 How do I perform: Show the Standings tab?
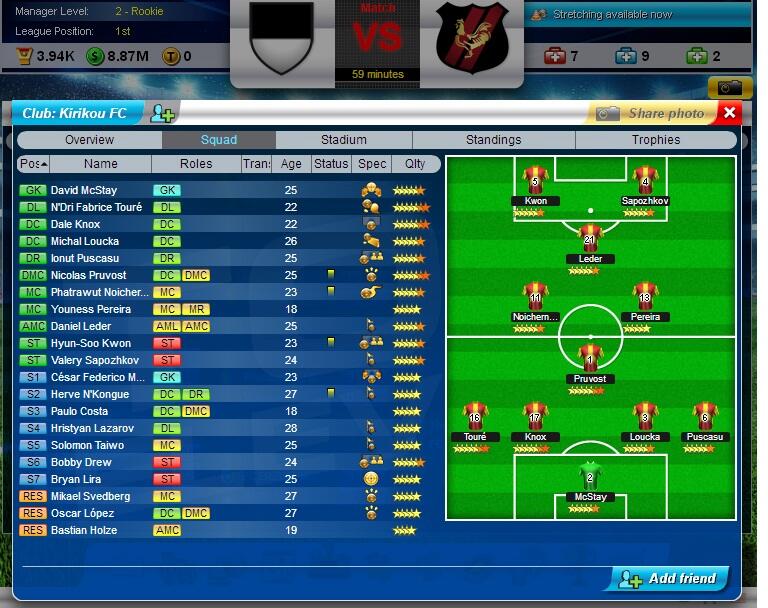[493, 140]
